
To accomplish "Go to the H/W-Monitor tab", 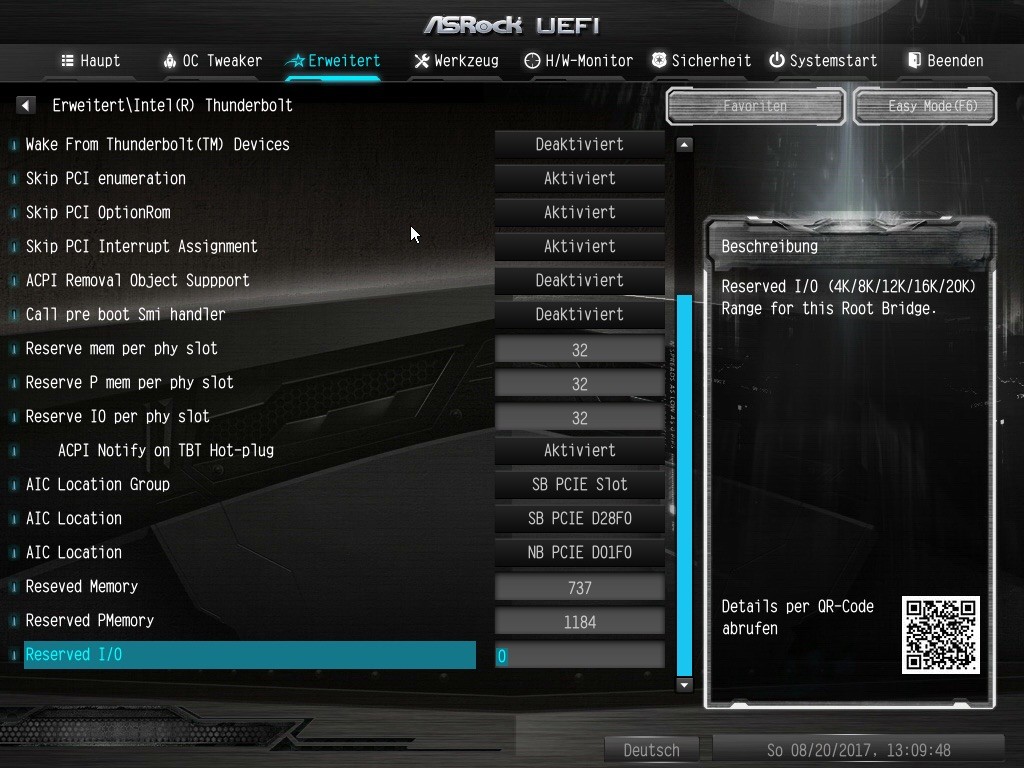I will pos(579,61).
